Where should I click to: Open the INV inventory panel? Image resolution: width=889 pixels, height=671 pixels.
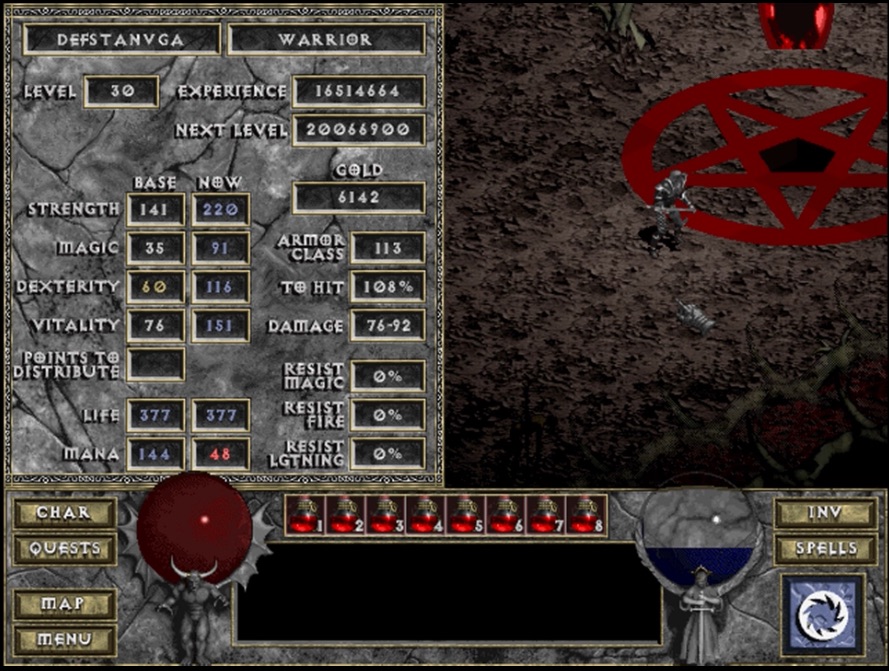coord(825,513)
